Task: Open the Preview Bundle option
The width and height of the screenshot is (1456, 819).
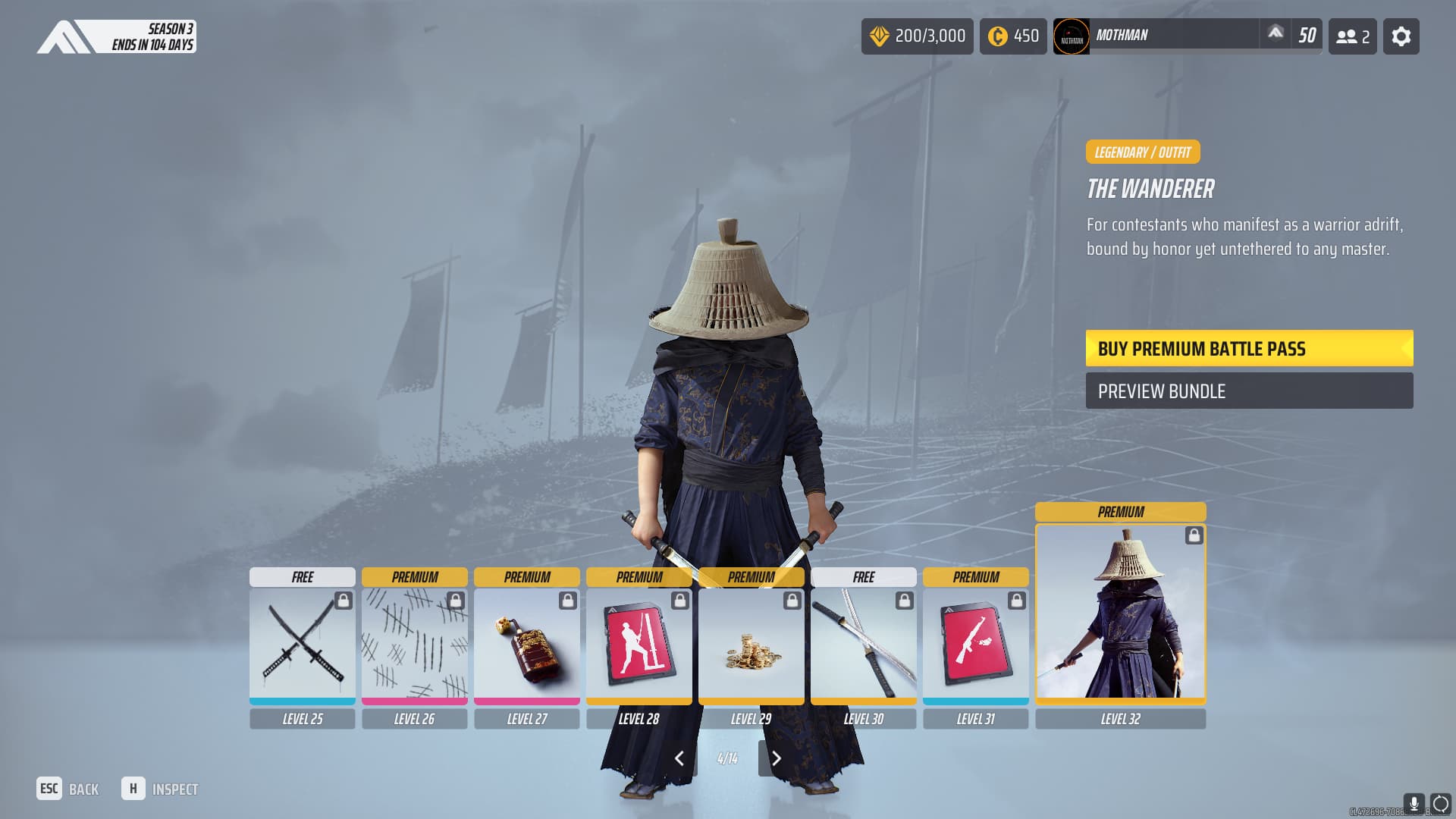Action: tap(1248, 391)
